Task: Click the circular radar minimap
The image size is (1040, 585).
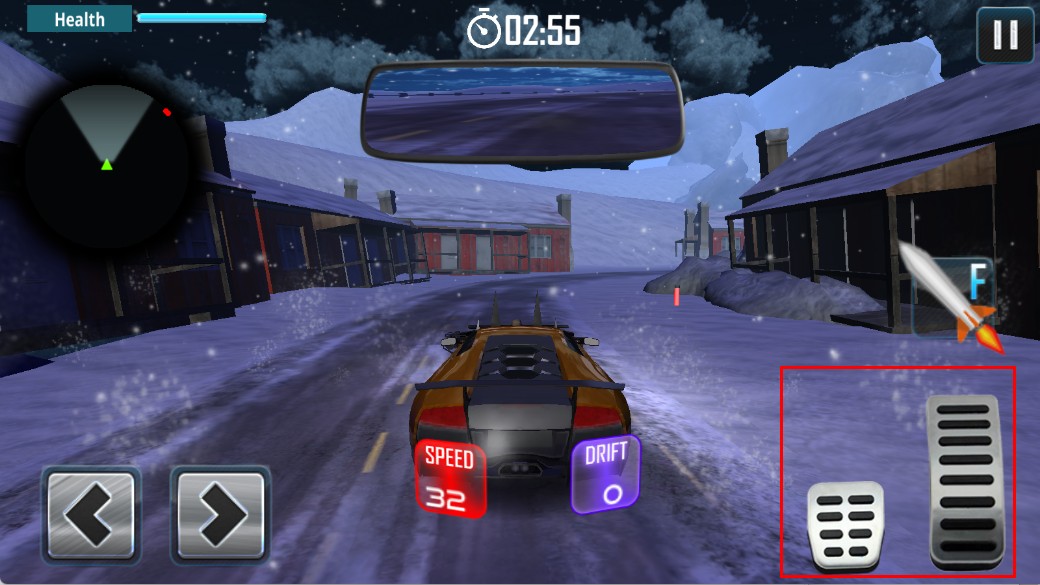Action: [107, 164]
